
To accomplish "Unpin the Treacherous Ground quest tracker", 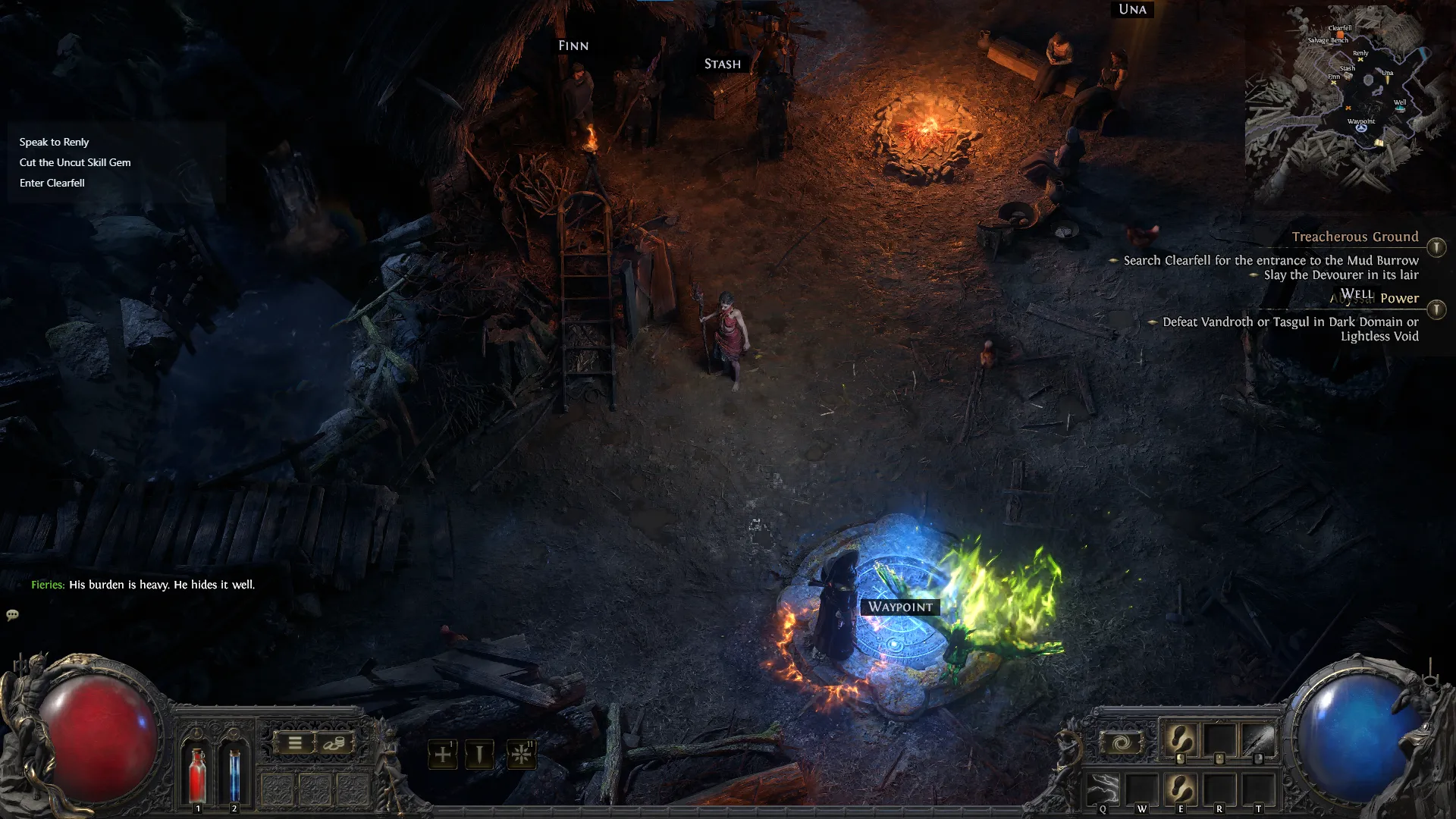I will pyautogui.click(x=1437, y=247).
